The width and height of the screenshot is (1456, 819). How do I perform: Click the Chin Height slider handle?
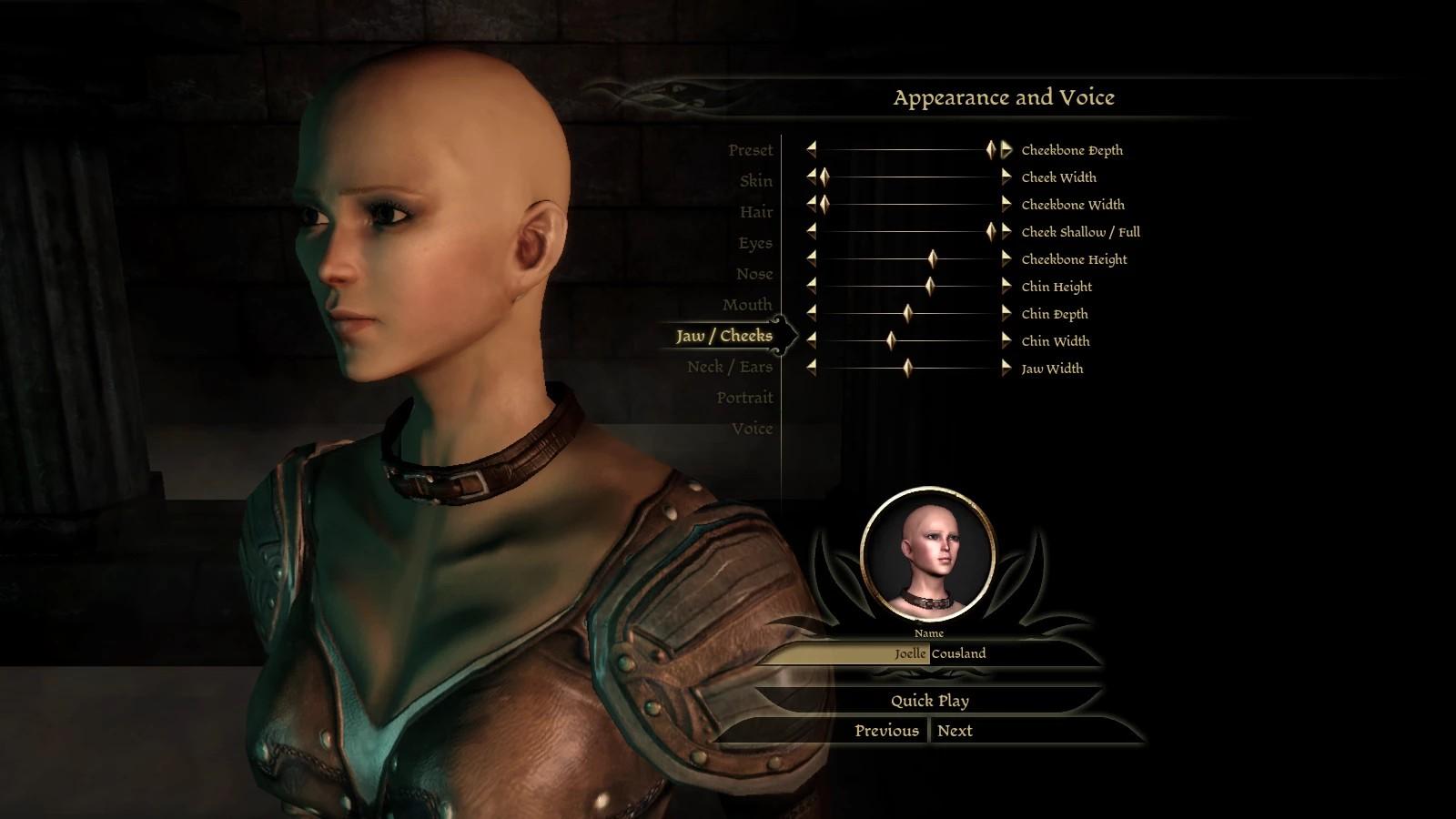tap(929, 287)
